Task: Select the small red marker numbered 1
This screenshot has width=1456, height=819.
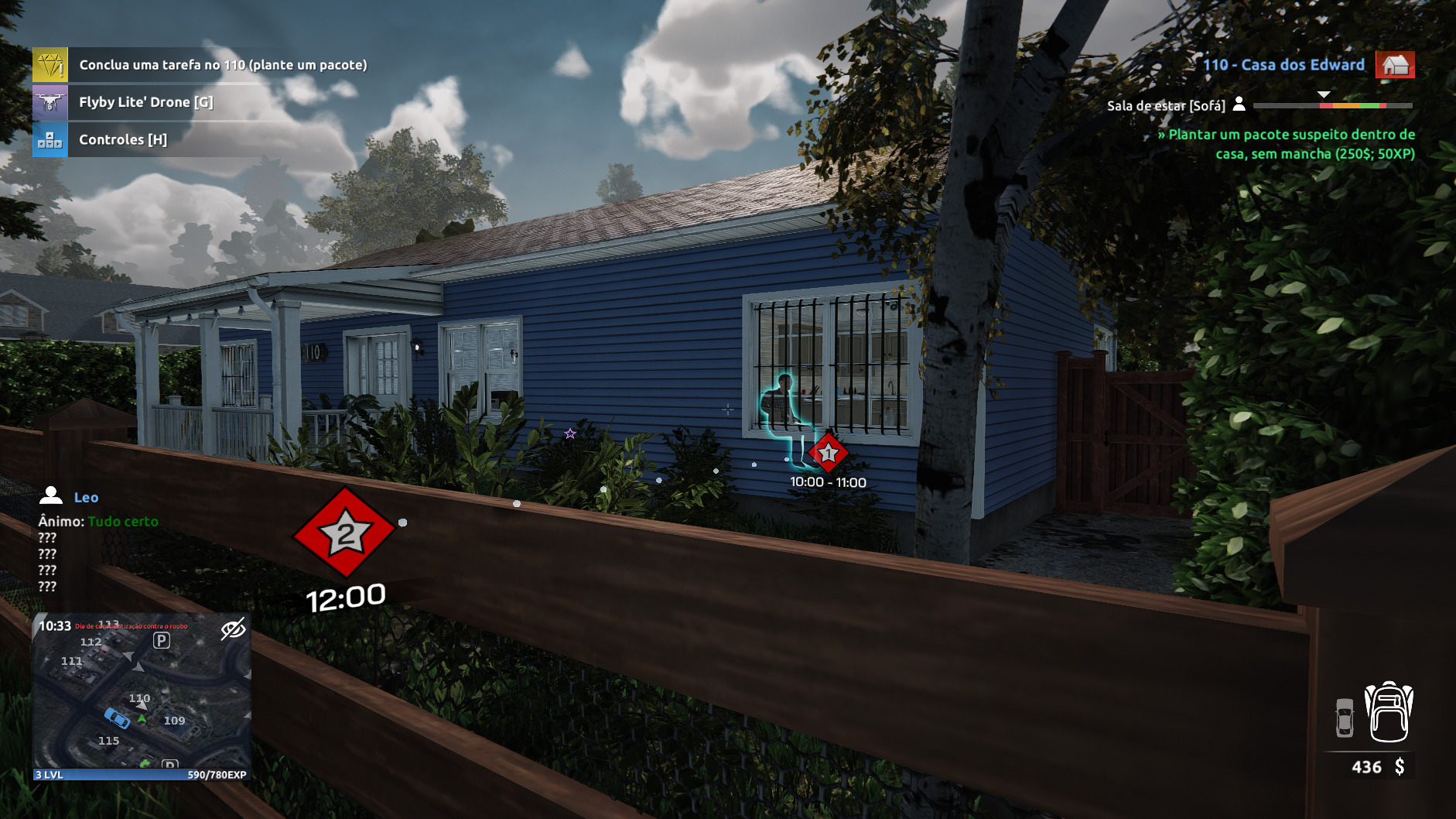Action: [828, 453]
